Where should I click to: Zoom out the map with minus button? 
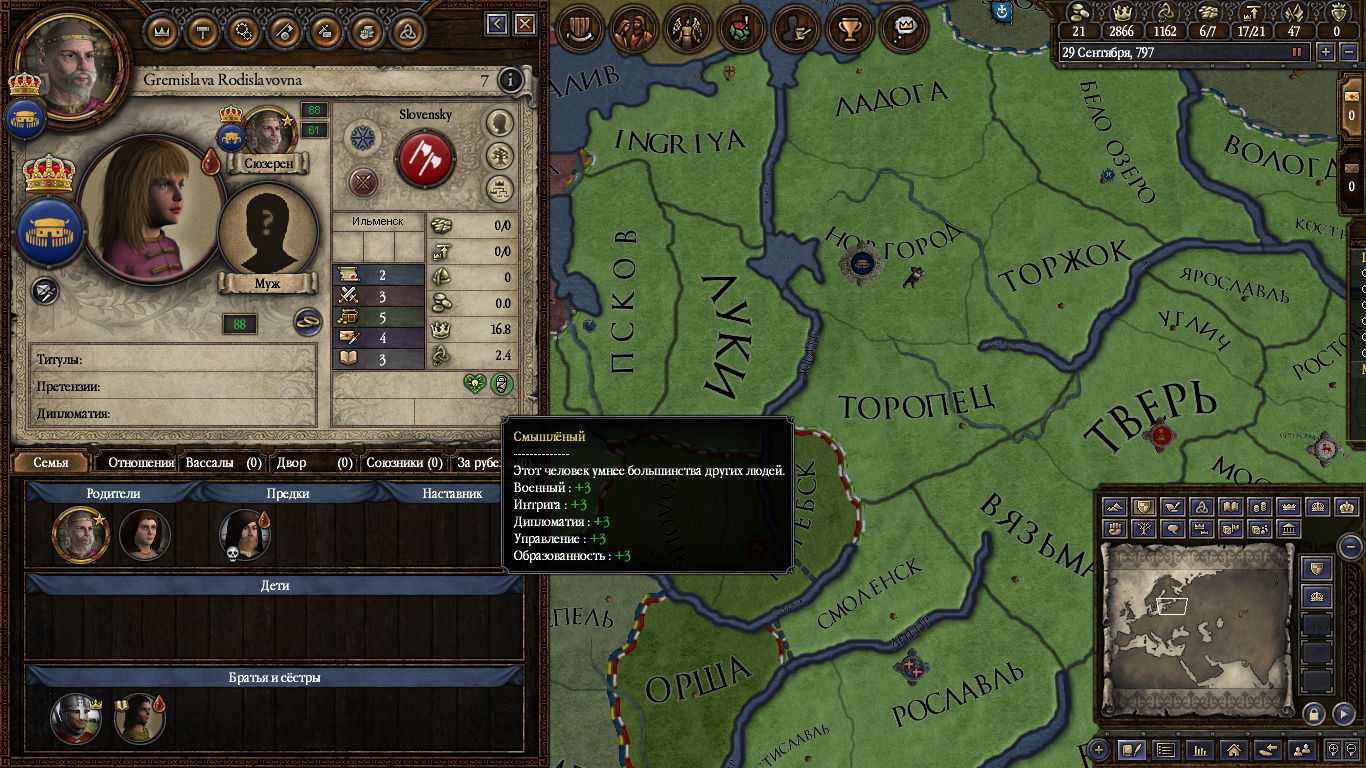(1350, 546)
